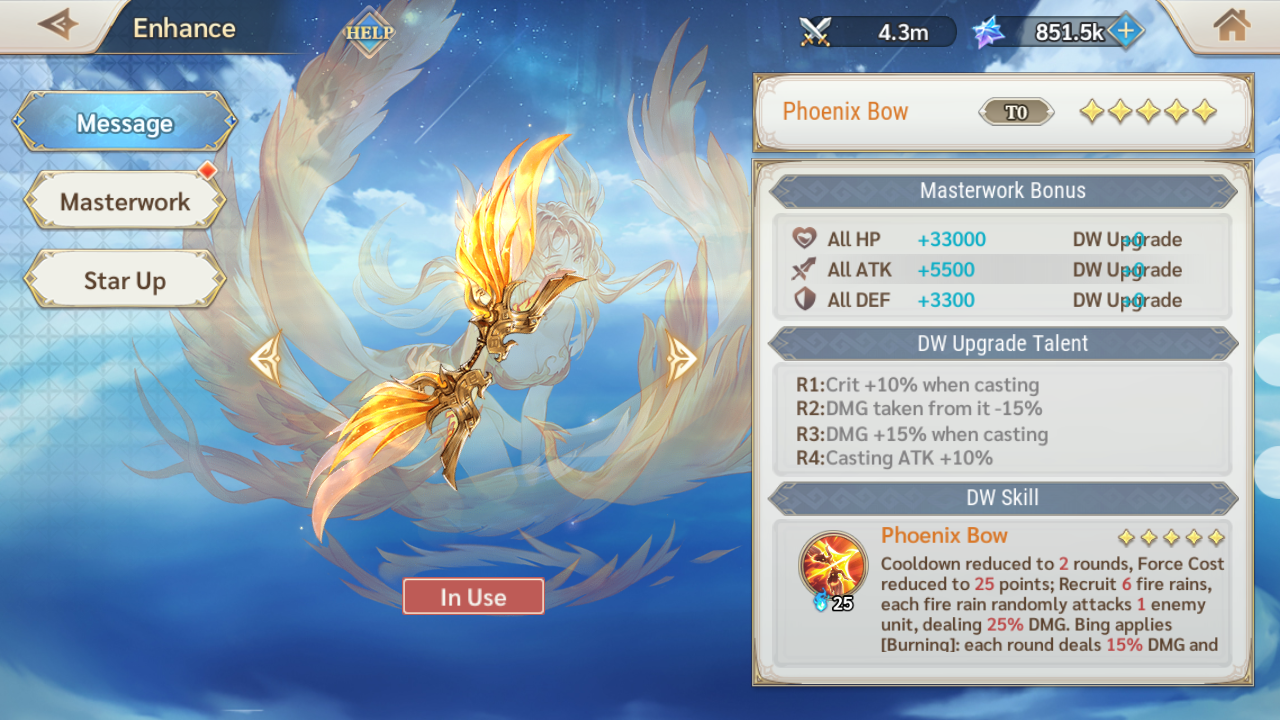The width and height of the screenshot is (1280, 720).
Task: Show the next weapon with right arrow
Action: click(x=681, y=357)
